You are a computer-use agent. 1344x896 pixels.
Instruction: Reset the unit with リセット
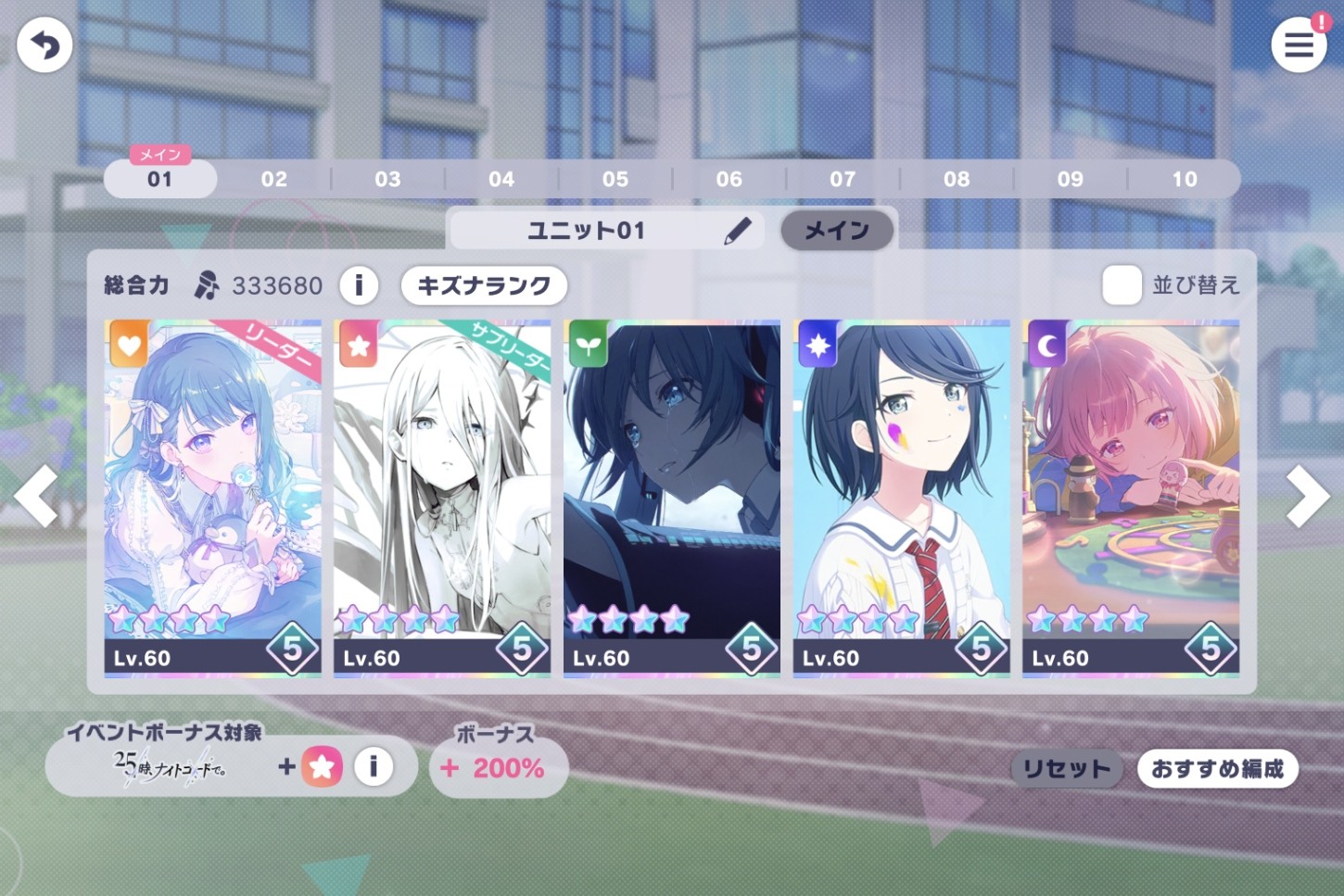[x=1066, y=769]
